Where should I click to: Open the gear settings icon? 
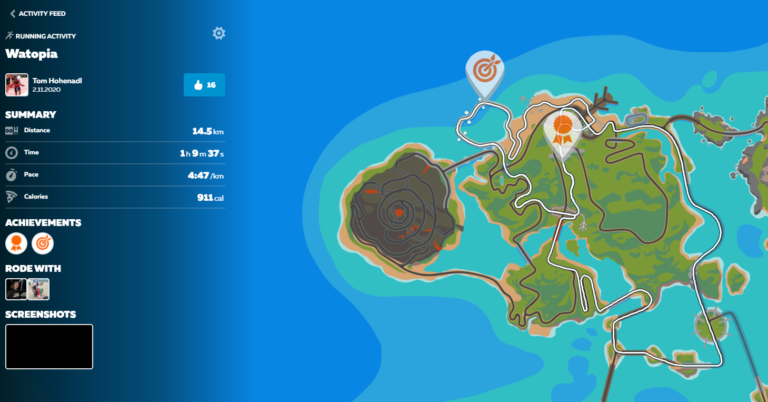[x=219, y=34]
